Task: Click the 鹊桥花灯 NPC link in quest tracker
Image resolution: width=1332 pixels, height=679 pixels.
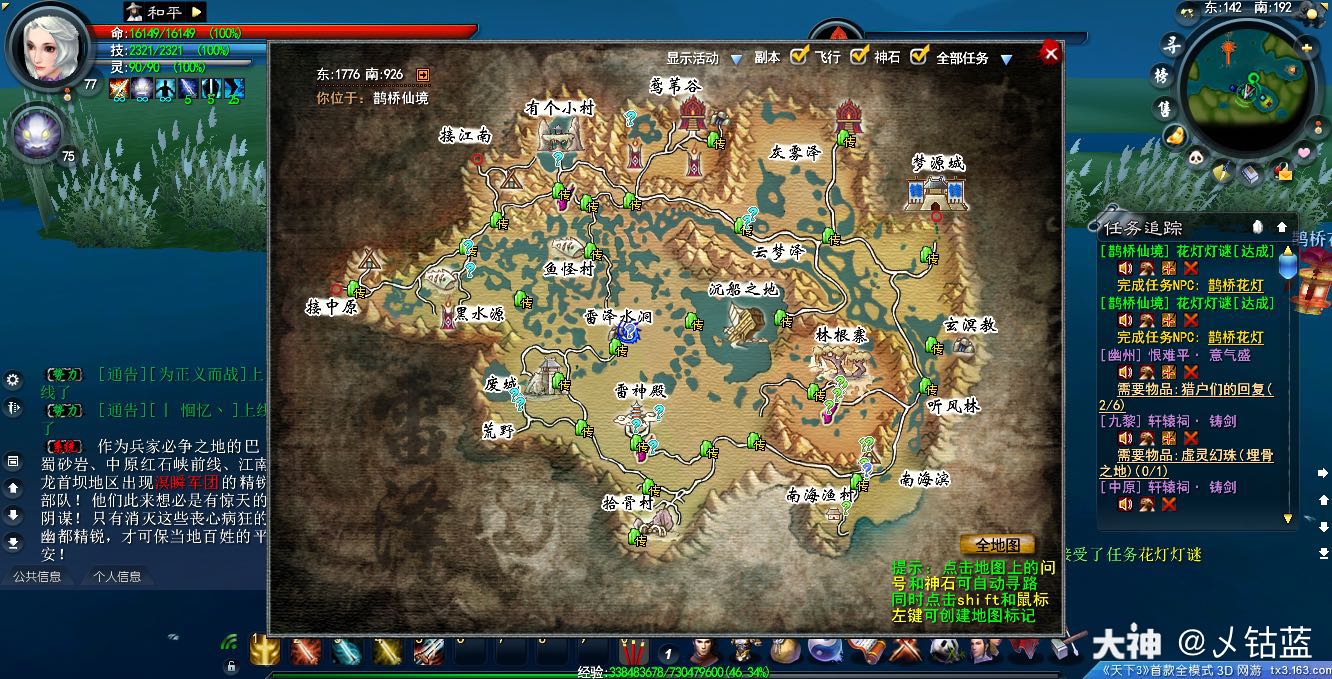Action: (x=1236, y=285)
